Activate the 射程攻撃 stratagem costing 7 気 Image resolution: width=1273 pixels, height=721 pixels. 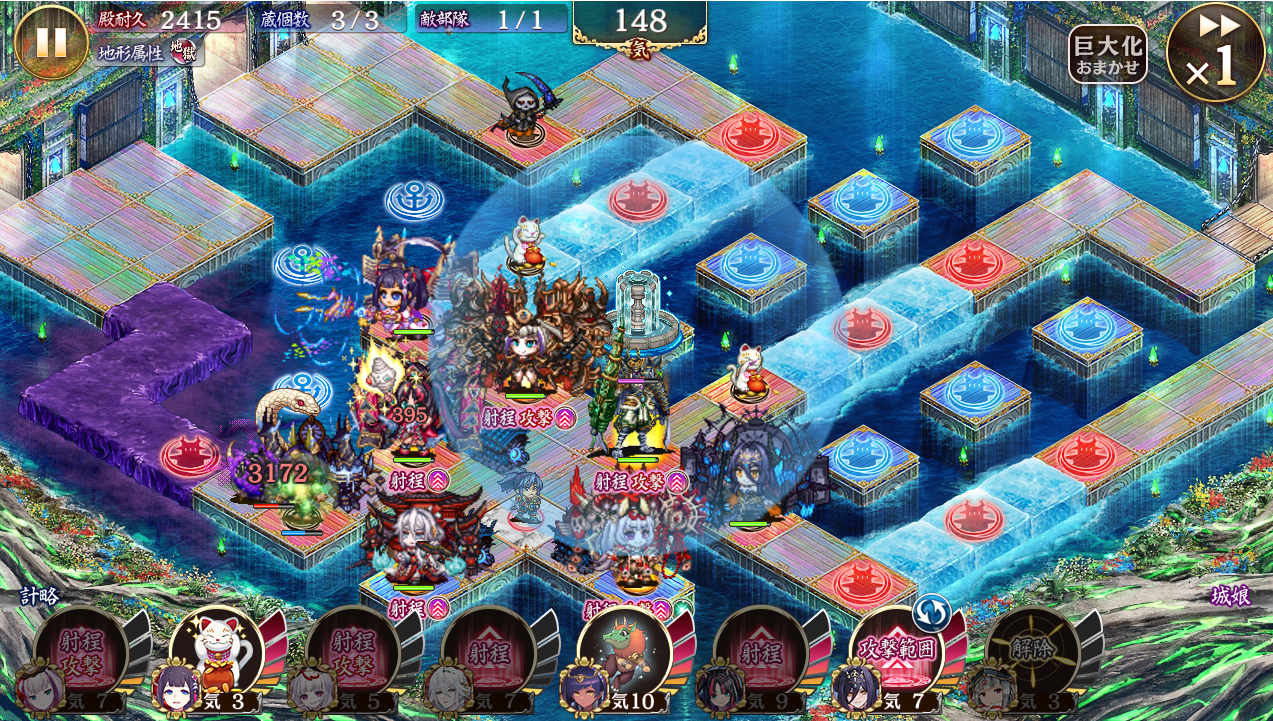coord(80,652)
